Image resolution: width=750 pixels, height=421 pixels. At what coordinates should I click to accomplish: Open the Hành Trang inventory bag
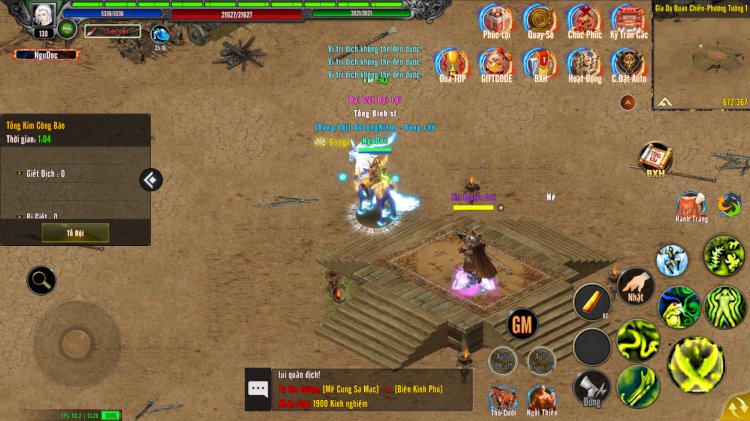pos(690,205)
